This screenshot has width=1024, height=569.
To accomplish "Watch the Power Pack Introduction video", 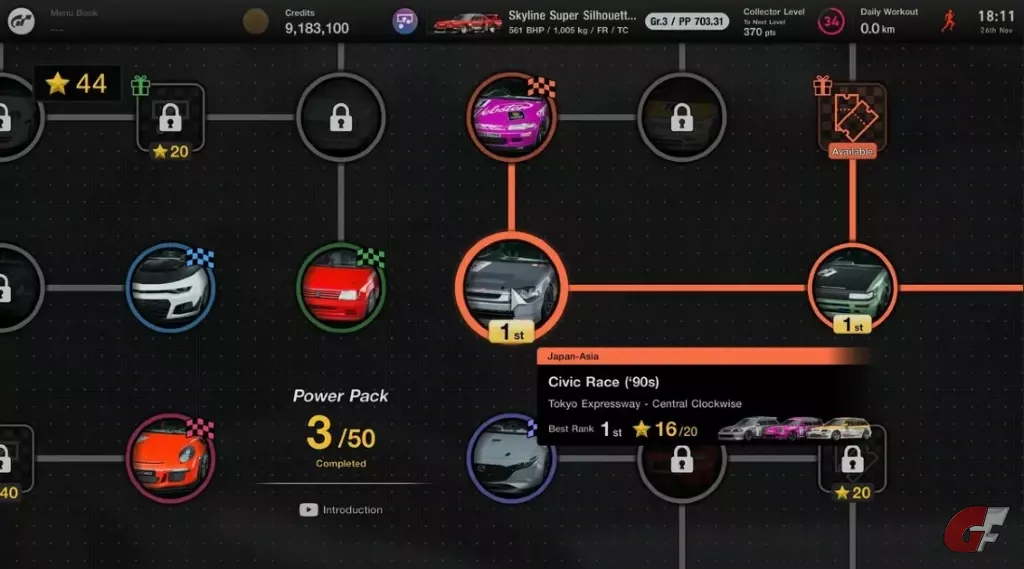I will click(x=341, y=510).
